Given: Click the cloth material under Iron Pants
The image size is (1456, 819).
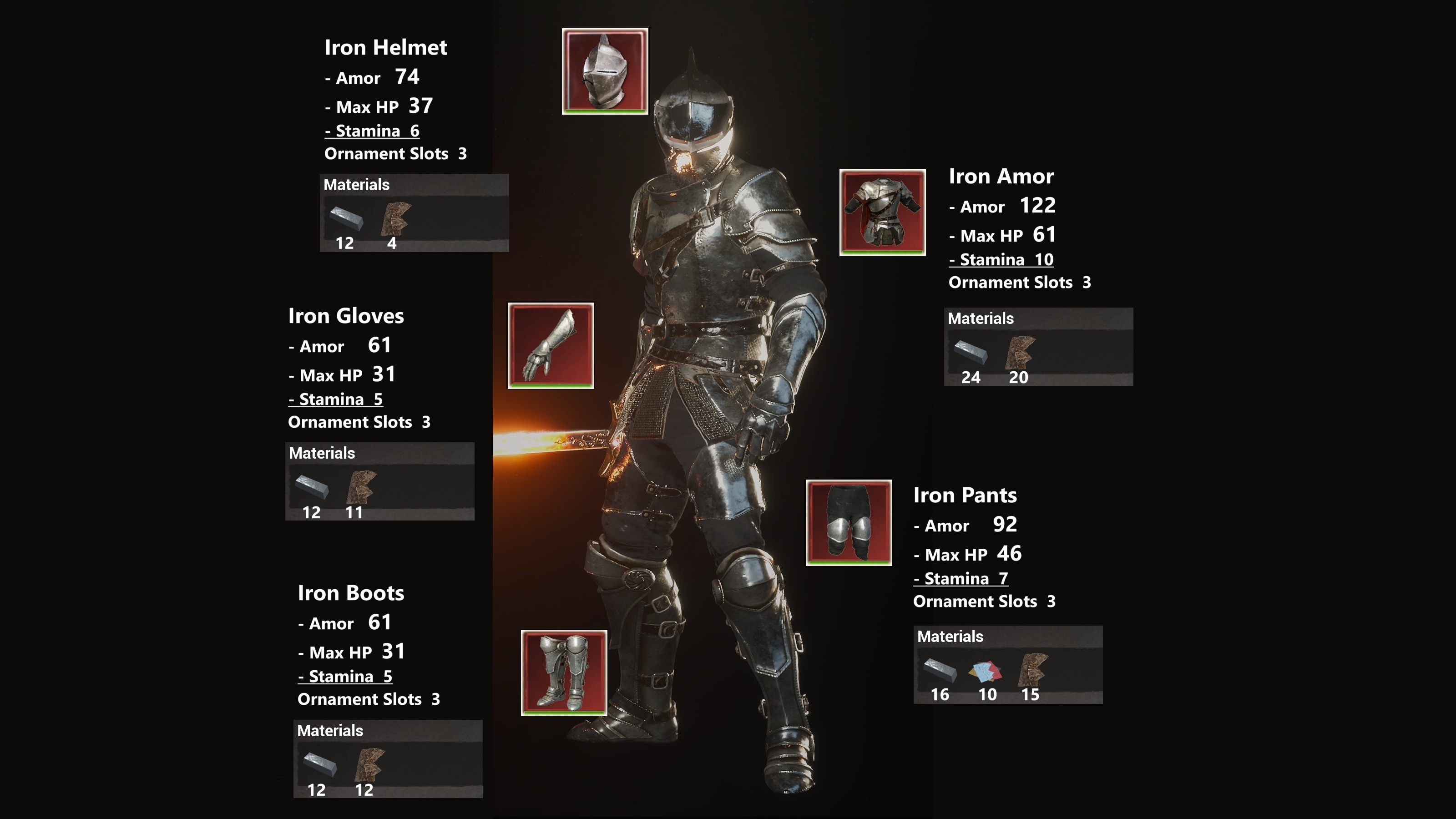Looking at the screenshot, I should [x=985, y=671].
